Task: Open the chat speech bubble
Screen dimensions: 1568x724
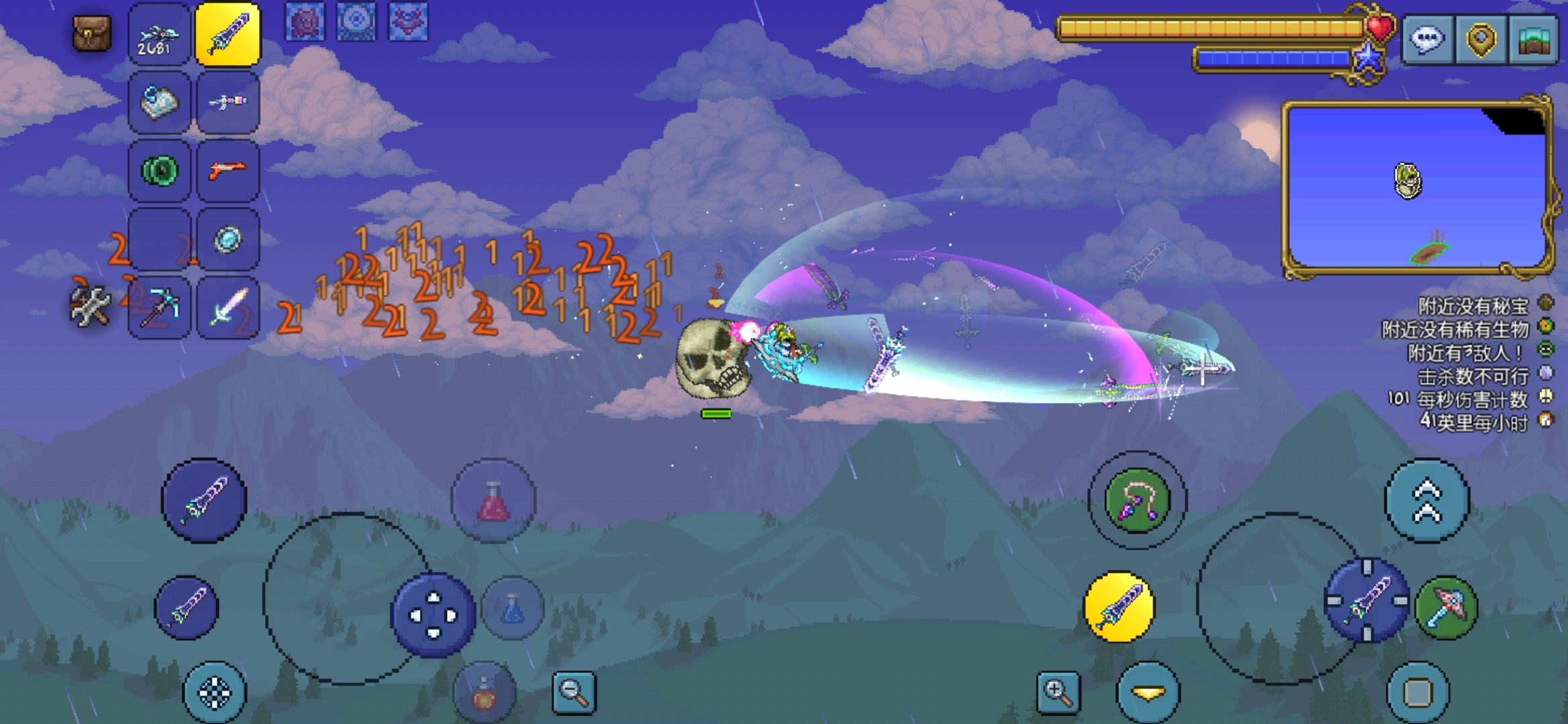Action: click(1427, 39)
